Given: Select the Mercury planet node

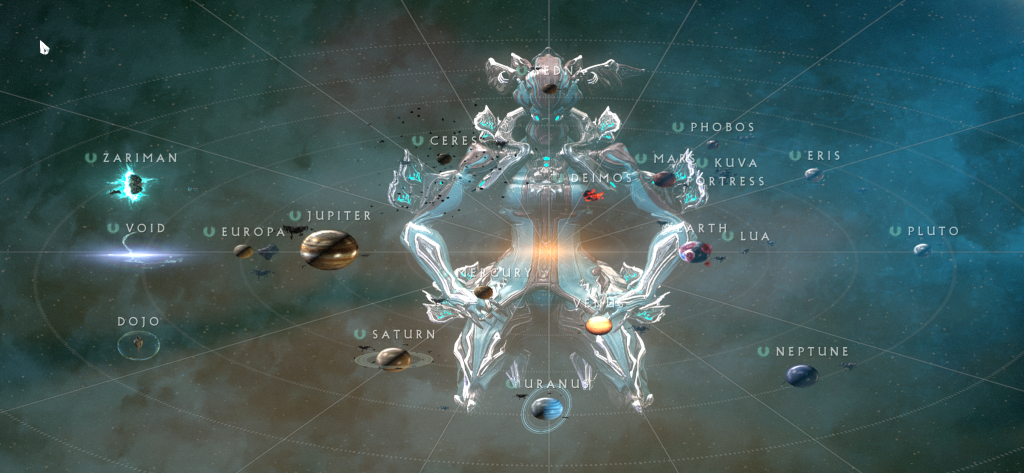Looking at the screenshot, I should 484,292.
